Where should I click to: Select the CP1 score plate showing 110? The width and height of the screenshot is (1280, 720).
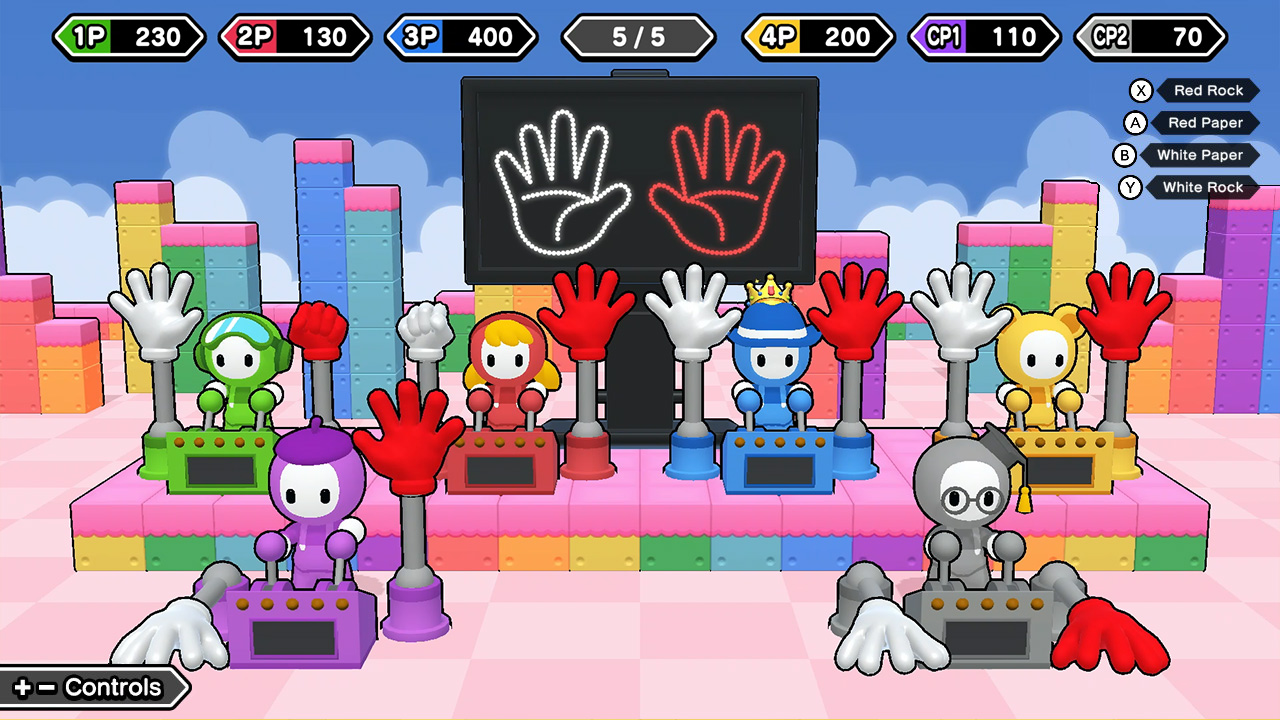pyautogui.click(x=985, y=36)
